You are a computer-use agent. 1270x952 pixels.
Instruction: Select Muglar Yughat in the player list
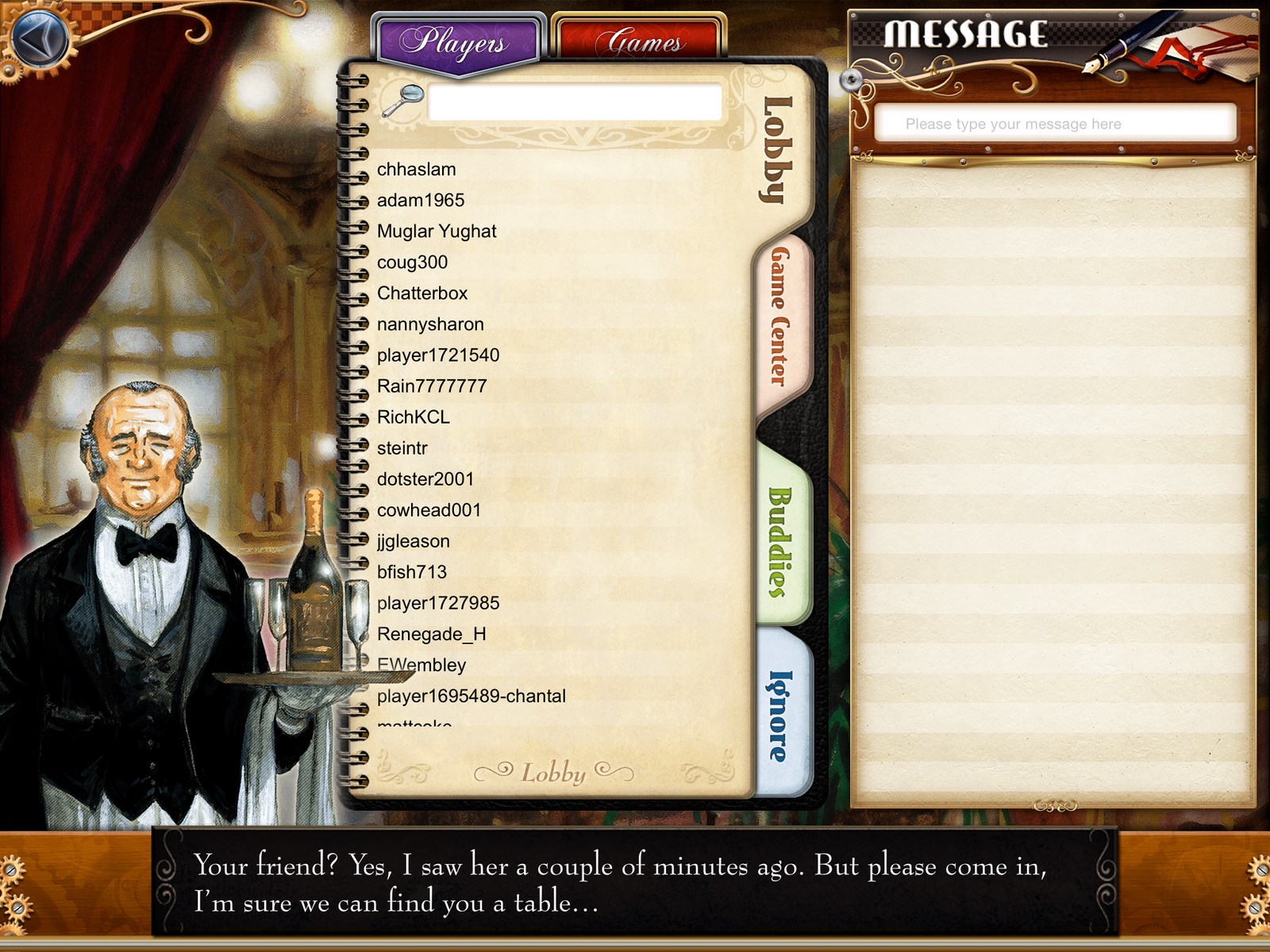pos(437,232)
